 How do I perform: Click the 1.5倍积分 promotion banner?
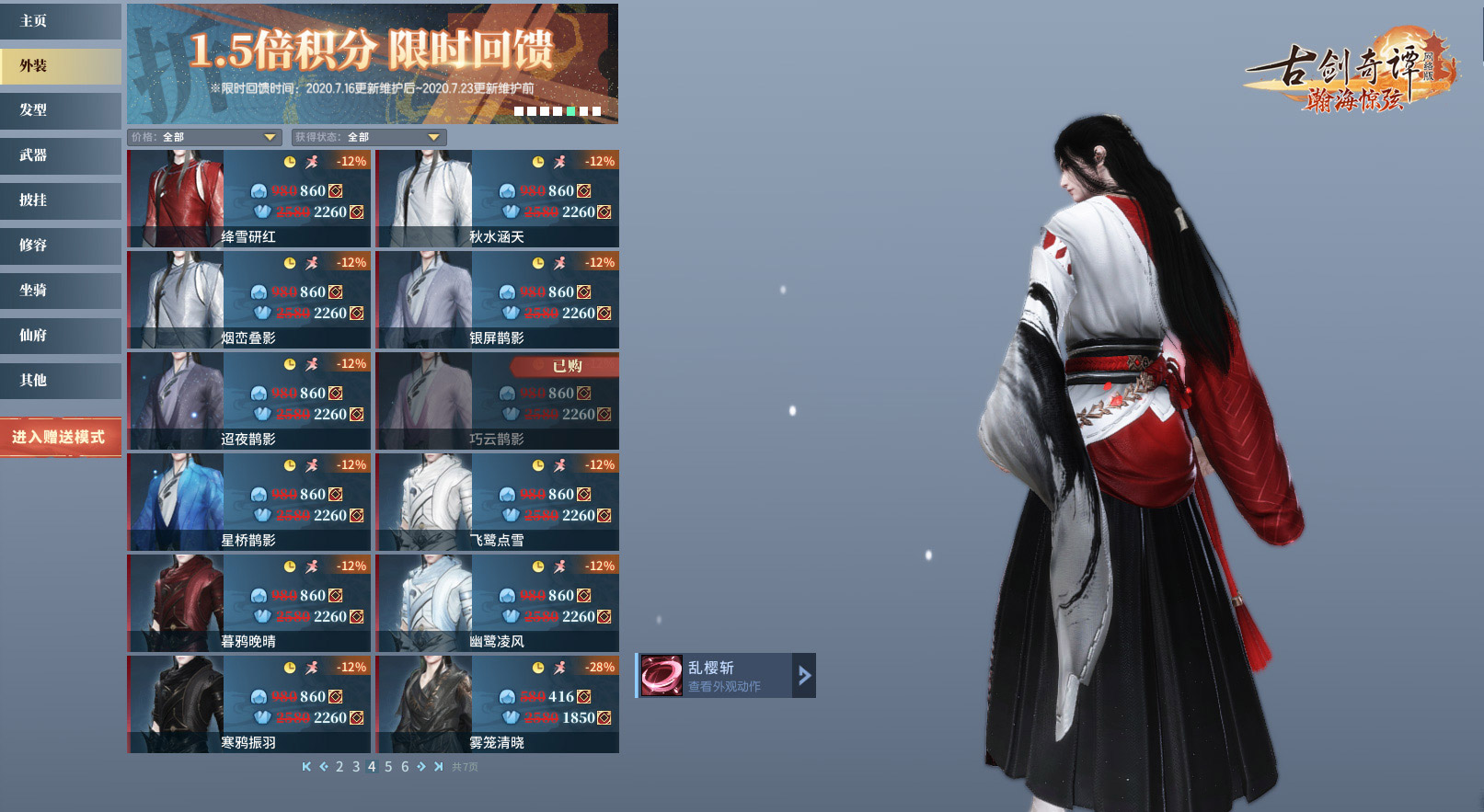pyautogui.click(x=373, y=63)
